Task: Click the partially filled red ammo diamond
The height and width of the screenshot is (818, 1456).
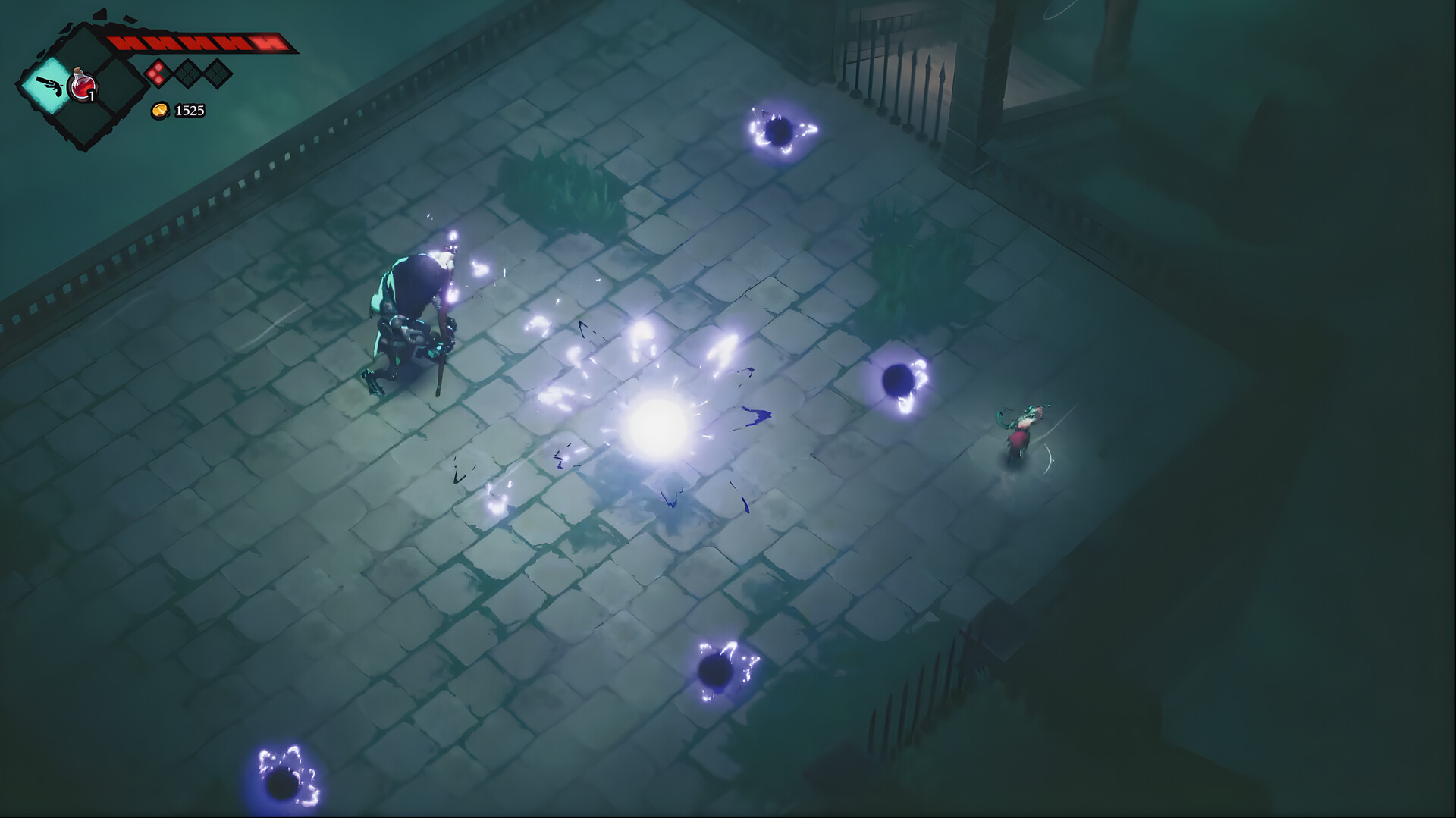Action: coord(158,74)
